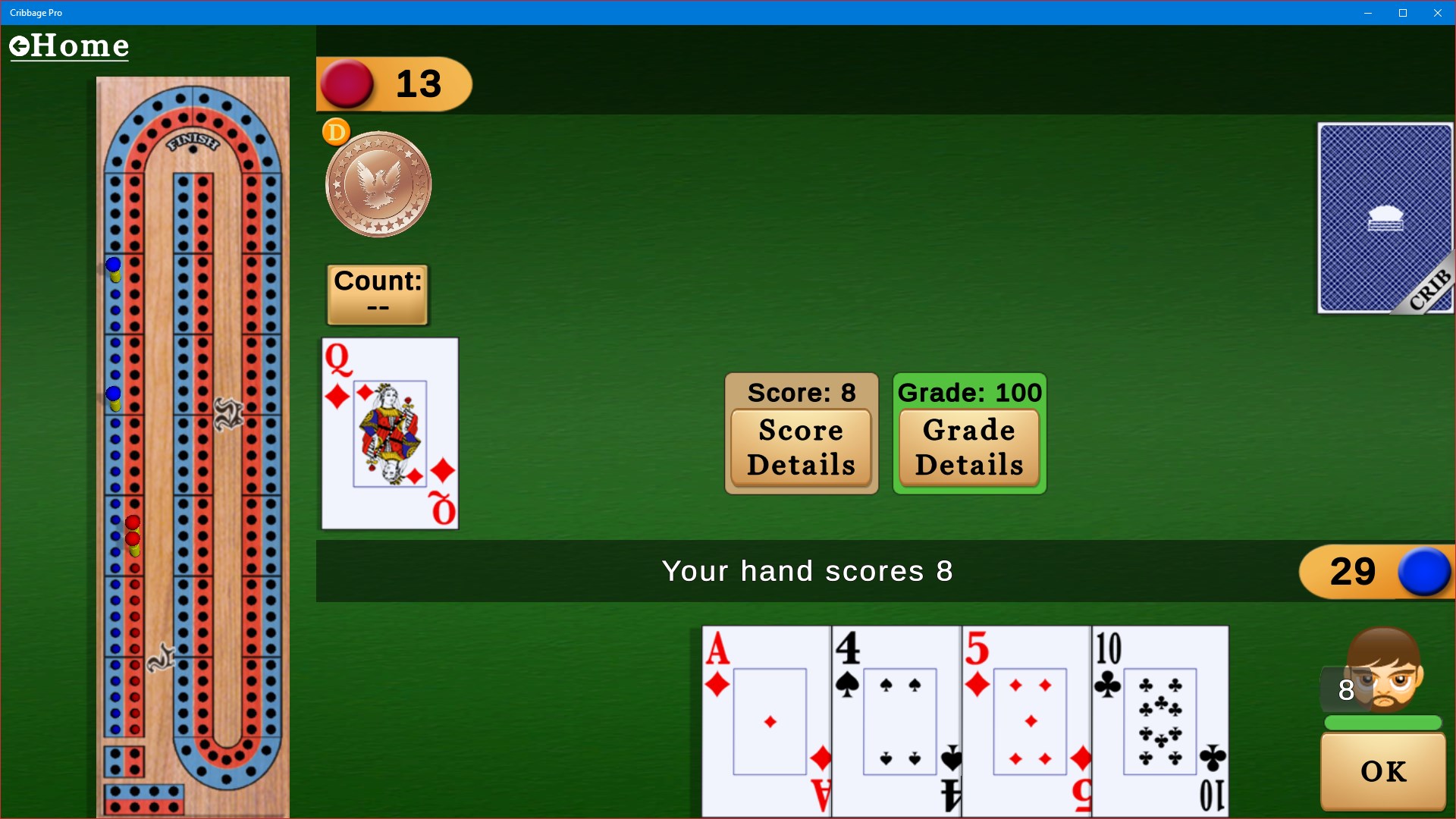The image size is (1456, 819).
Task: Select the red peg score badge showing 13
Action: click(394, 83)
